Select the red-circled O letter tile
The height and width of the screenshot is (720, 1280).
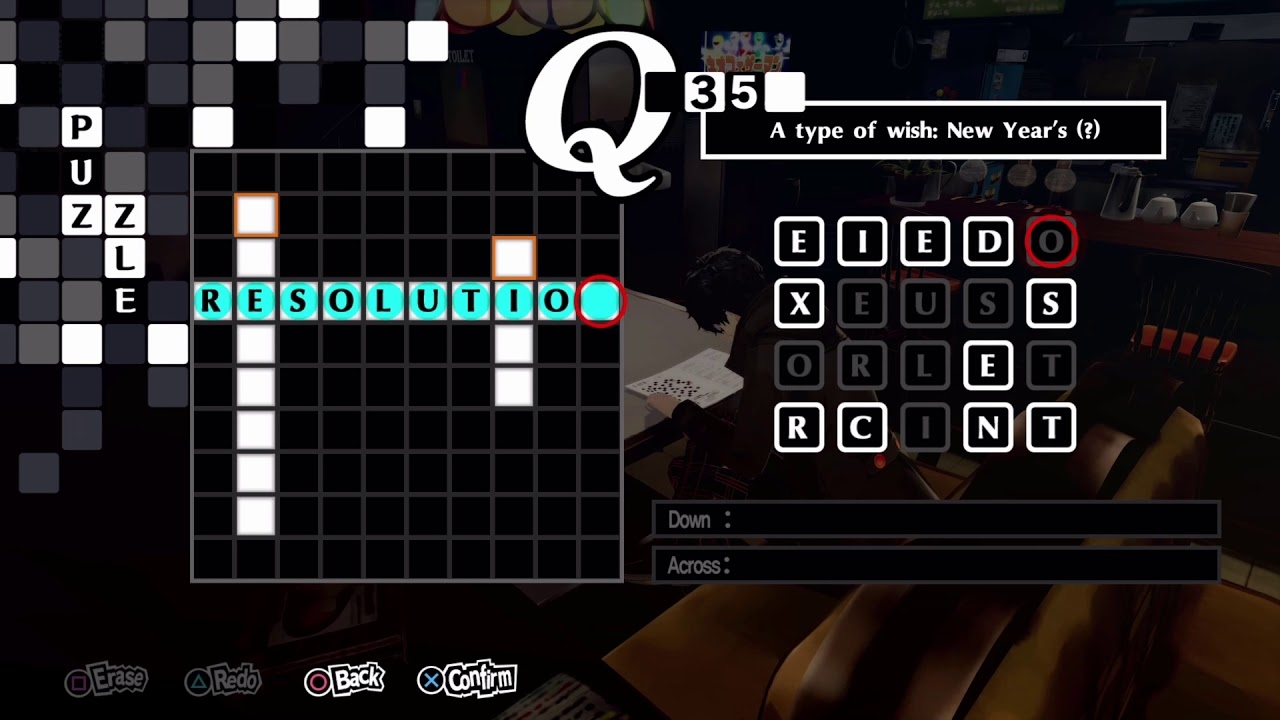click(1051, 242)
